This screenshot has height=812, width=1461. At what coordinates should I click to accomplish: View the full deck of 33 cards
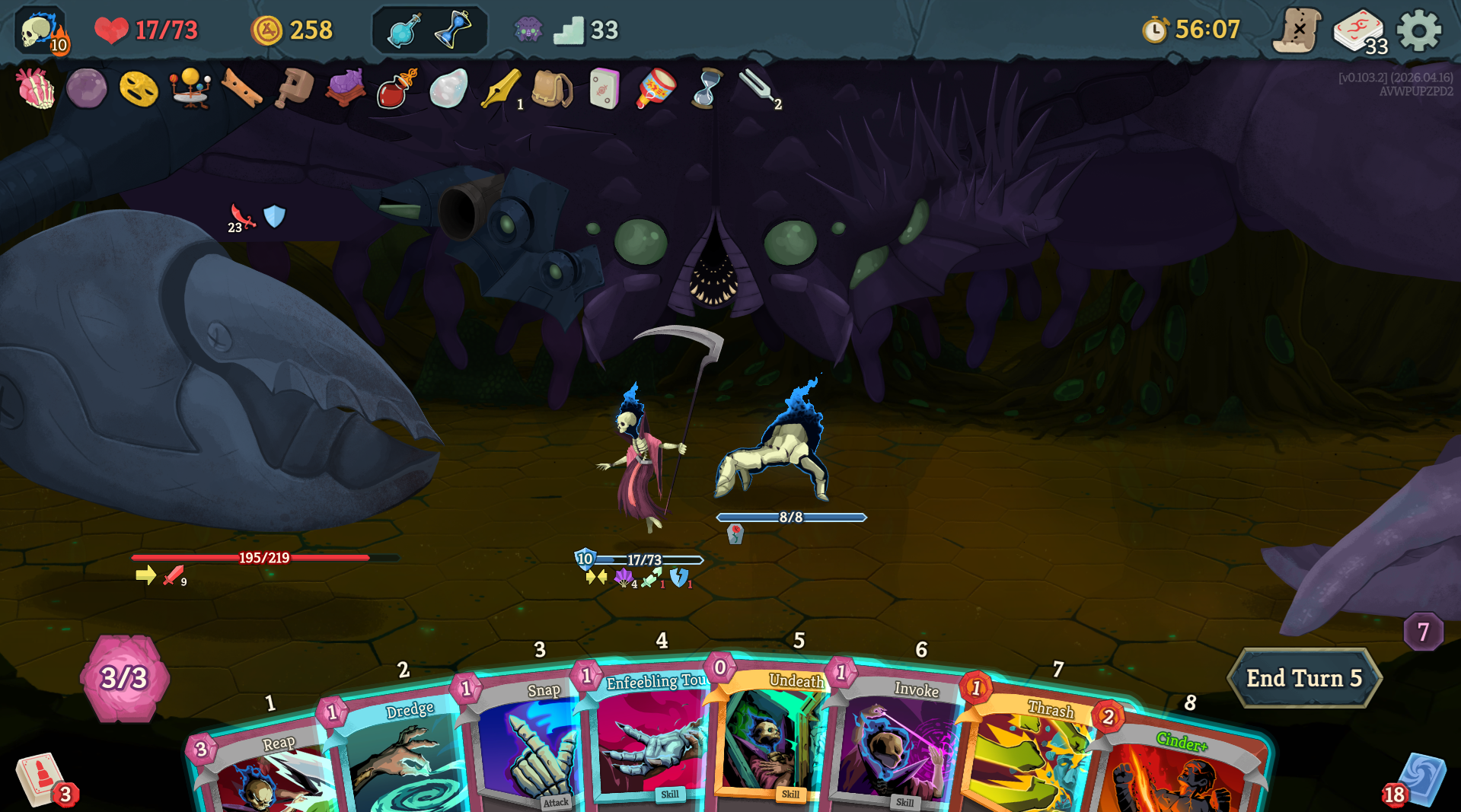[1360, 32]
